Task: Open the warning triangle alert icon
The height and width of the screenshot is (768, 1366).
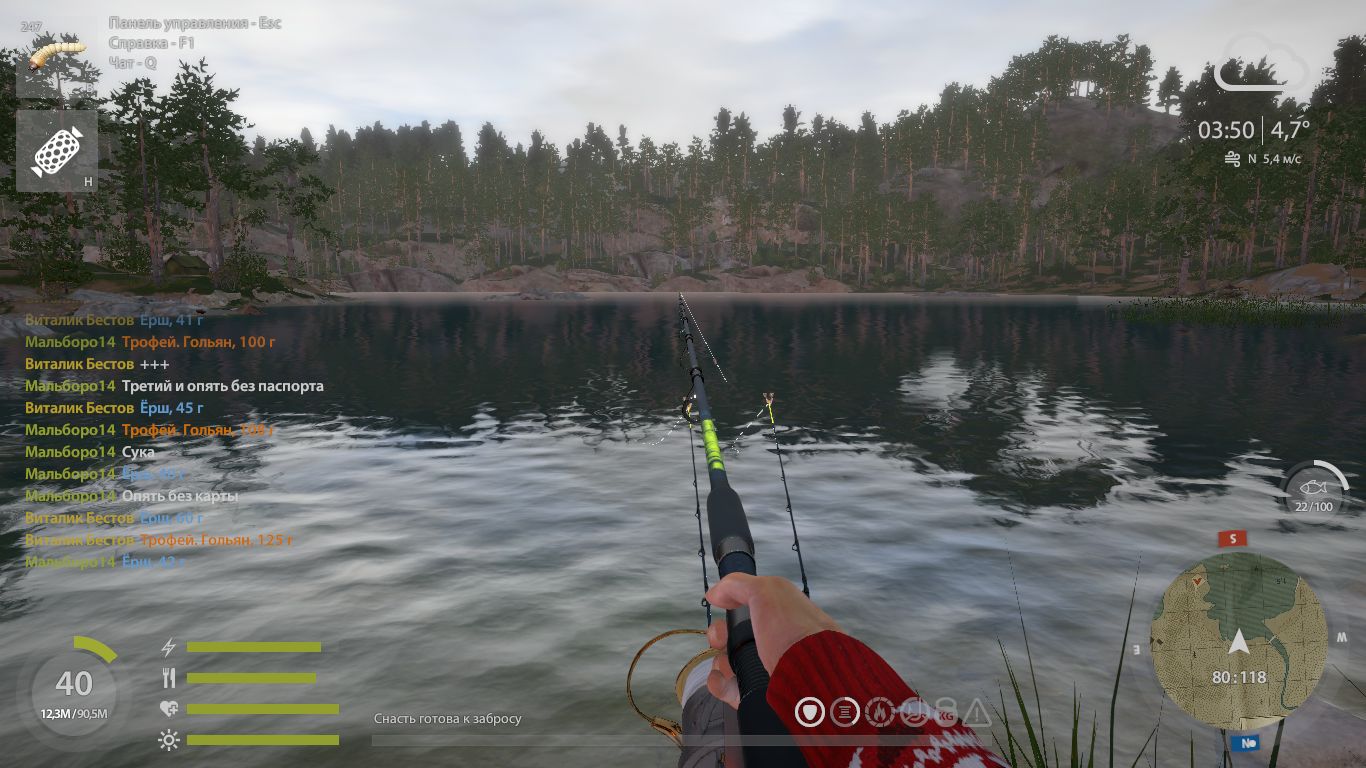Action: click(x=977, y=714)
